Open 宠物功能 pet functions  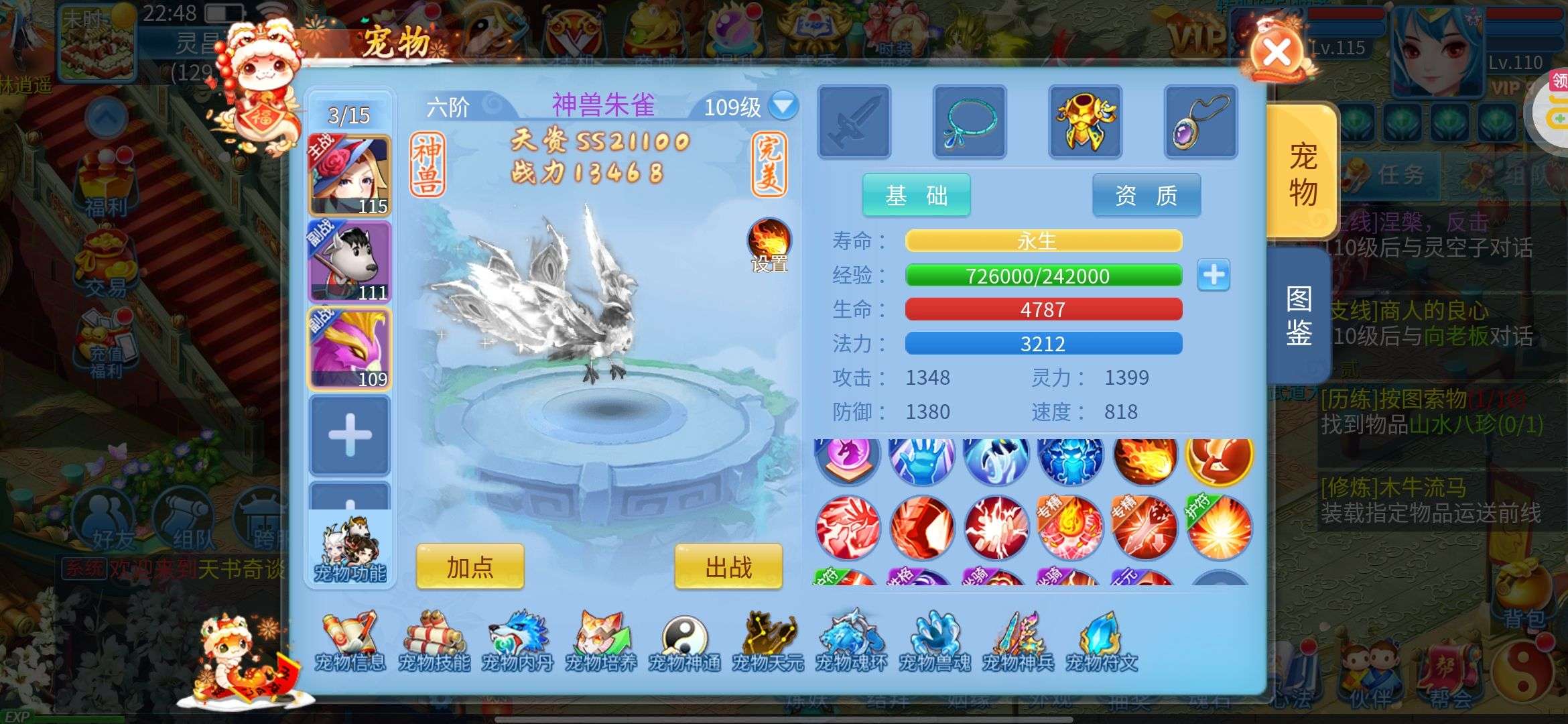point(350,551)
